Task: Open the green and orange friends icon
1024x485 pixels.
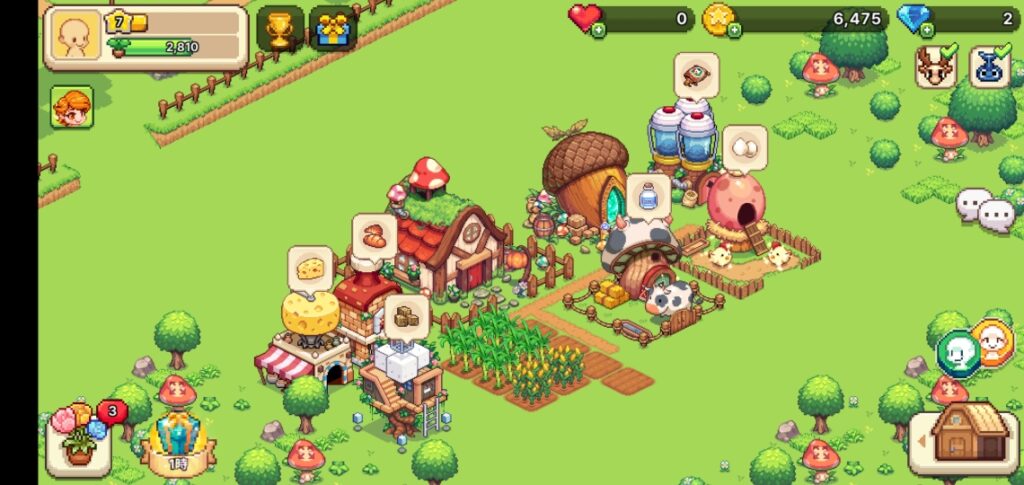Action: (x=974, y=347)
